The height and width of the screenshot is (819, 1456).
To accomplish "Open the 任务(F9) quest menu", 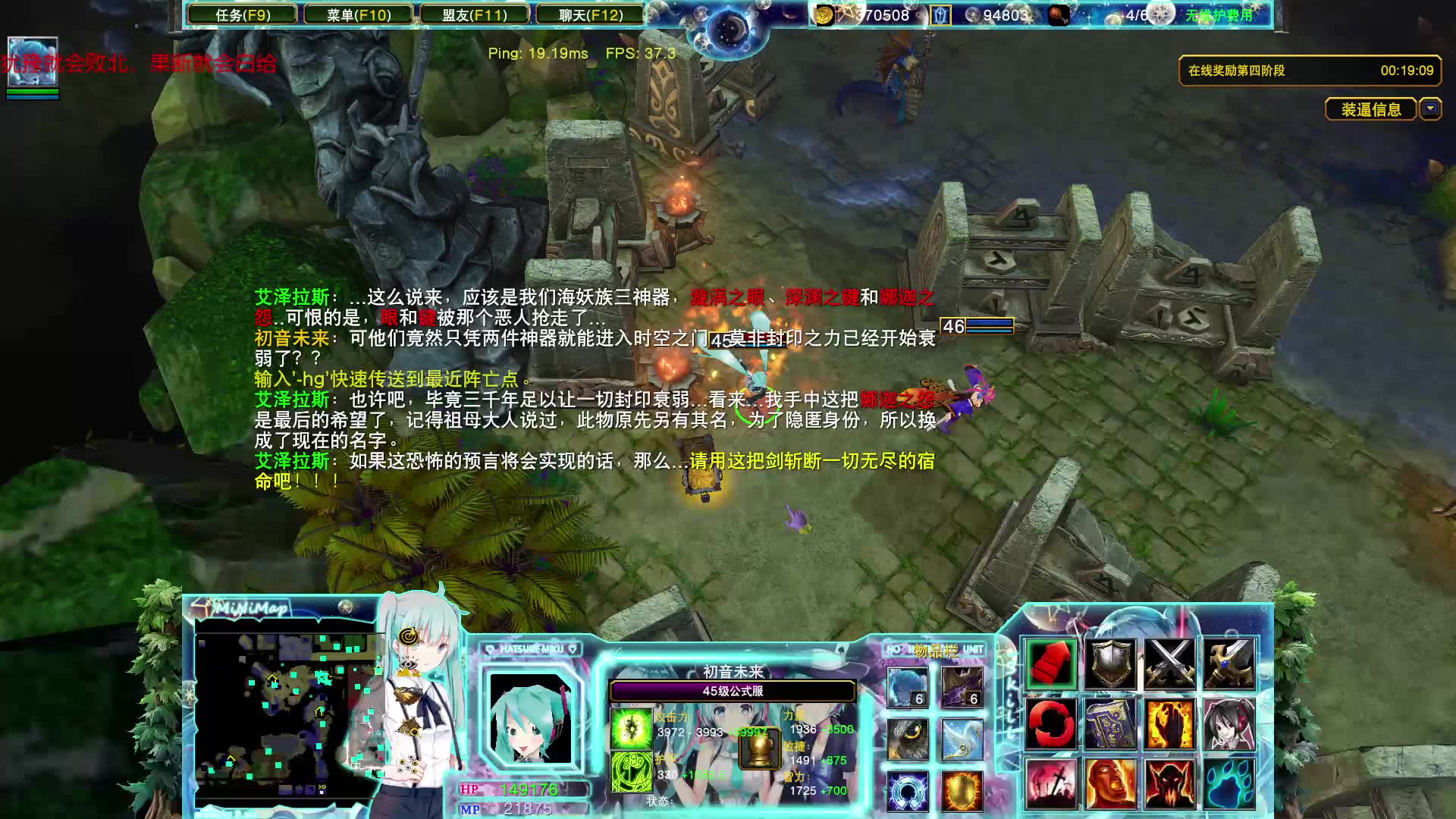I will click(244, 14).
